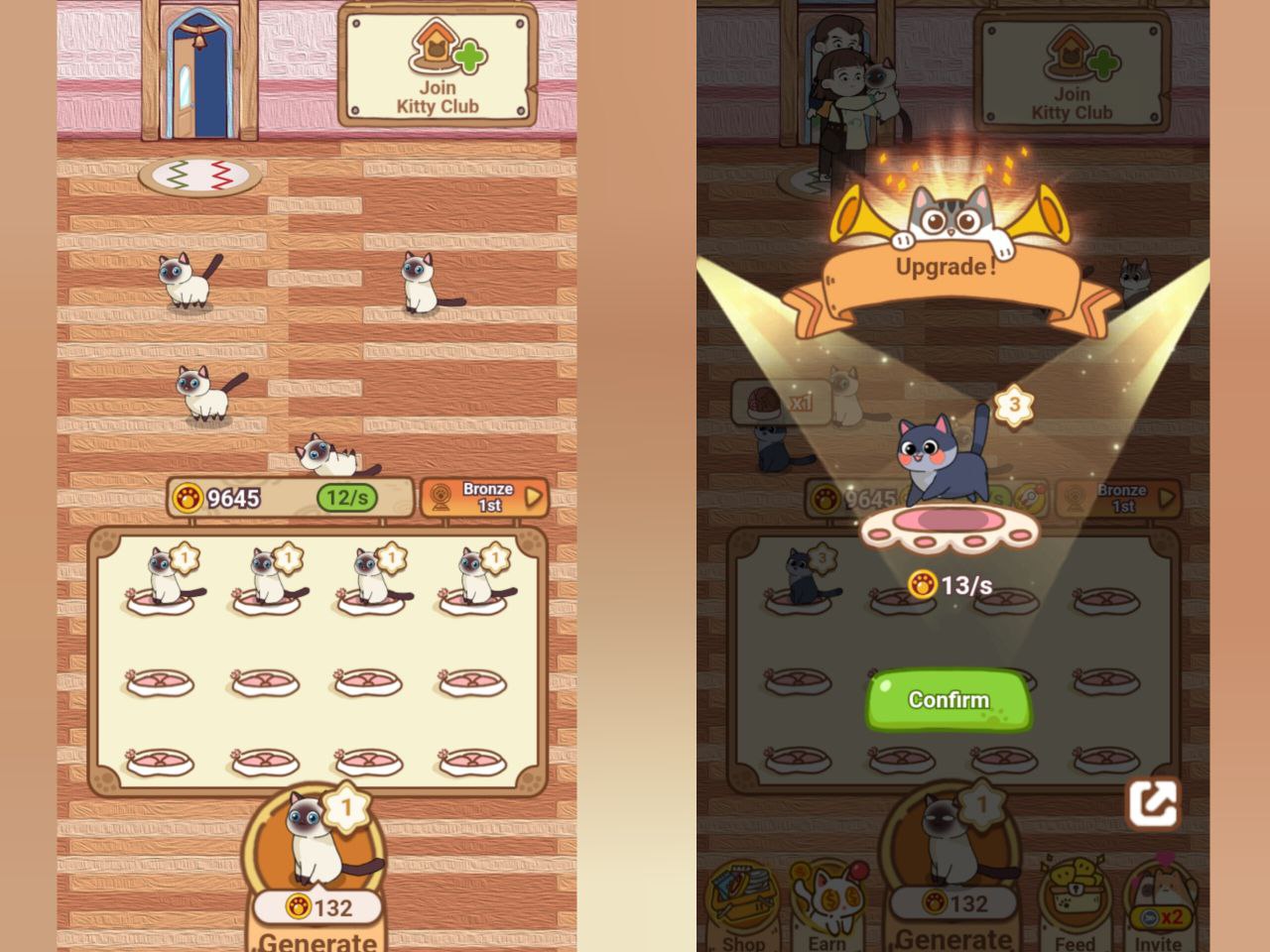Open the Shop menu
Viewport: 1270px width, 952px height.
coord(743,907)
